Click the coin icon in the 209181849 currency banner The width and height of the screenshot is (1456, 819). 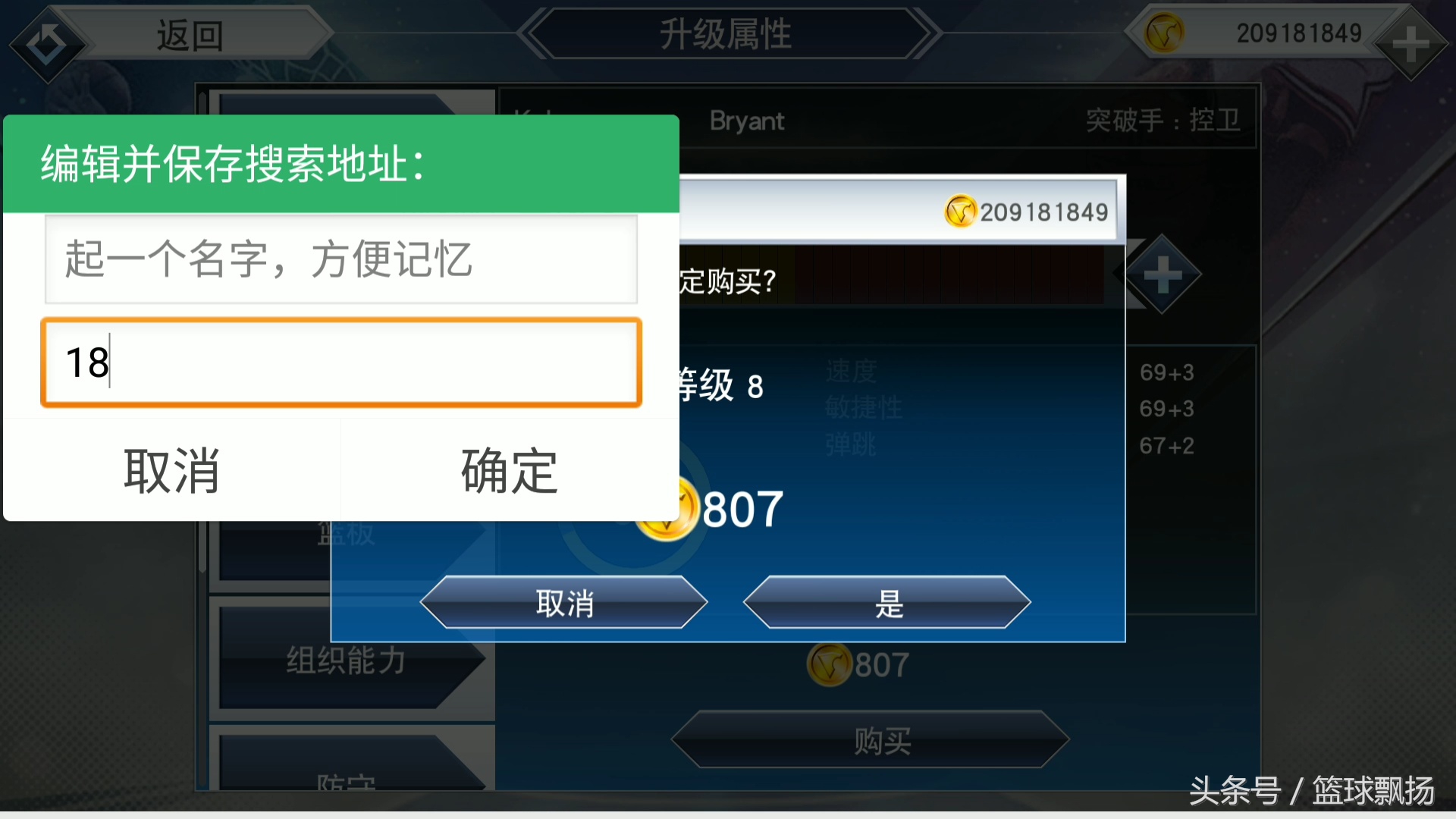pos(961,211)
